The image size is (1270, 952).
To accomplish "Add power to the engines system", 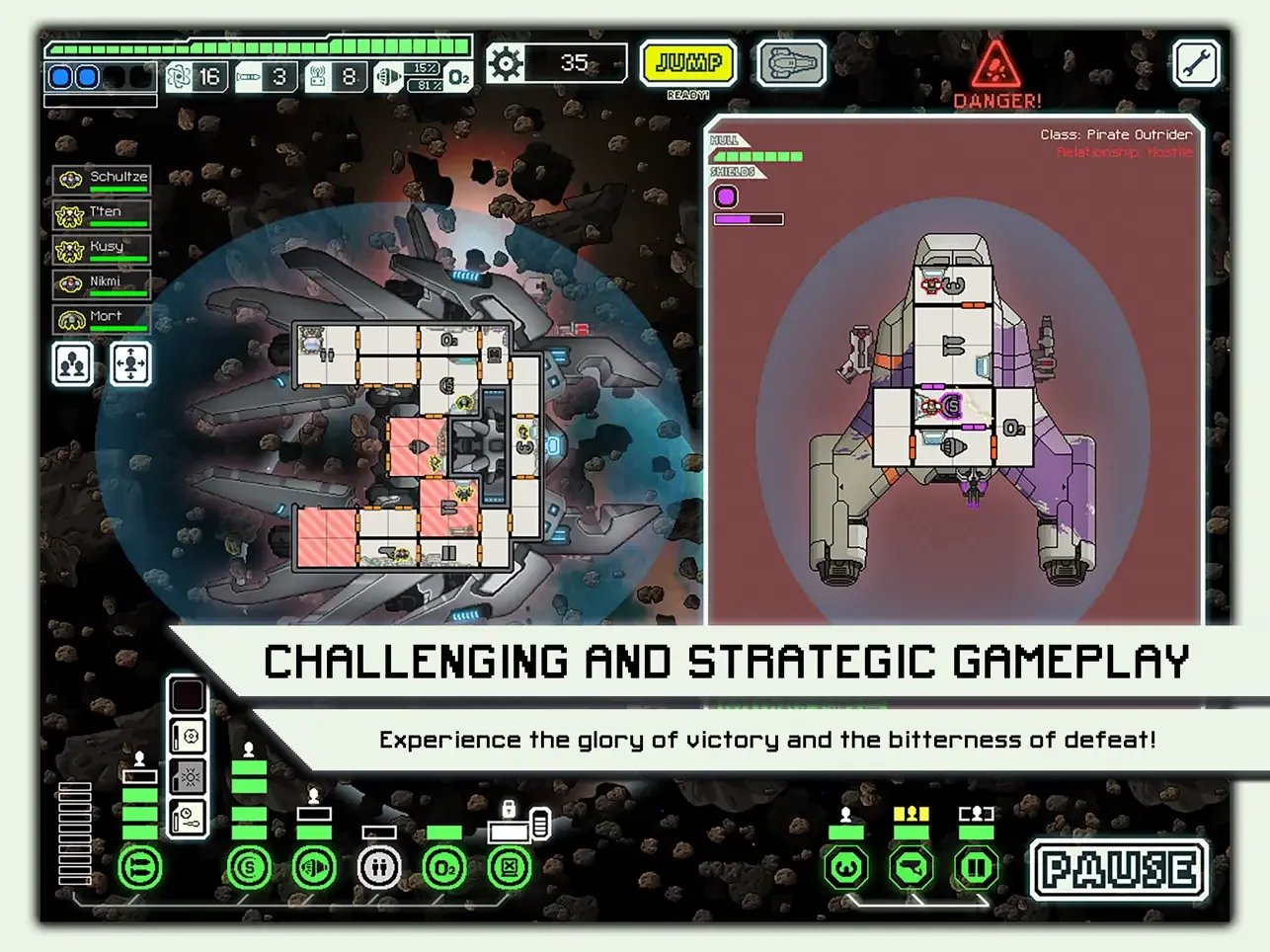I will tap(314, 868).
